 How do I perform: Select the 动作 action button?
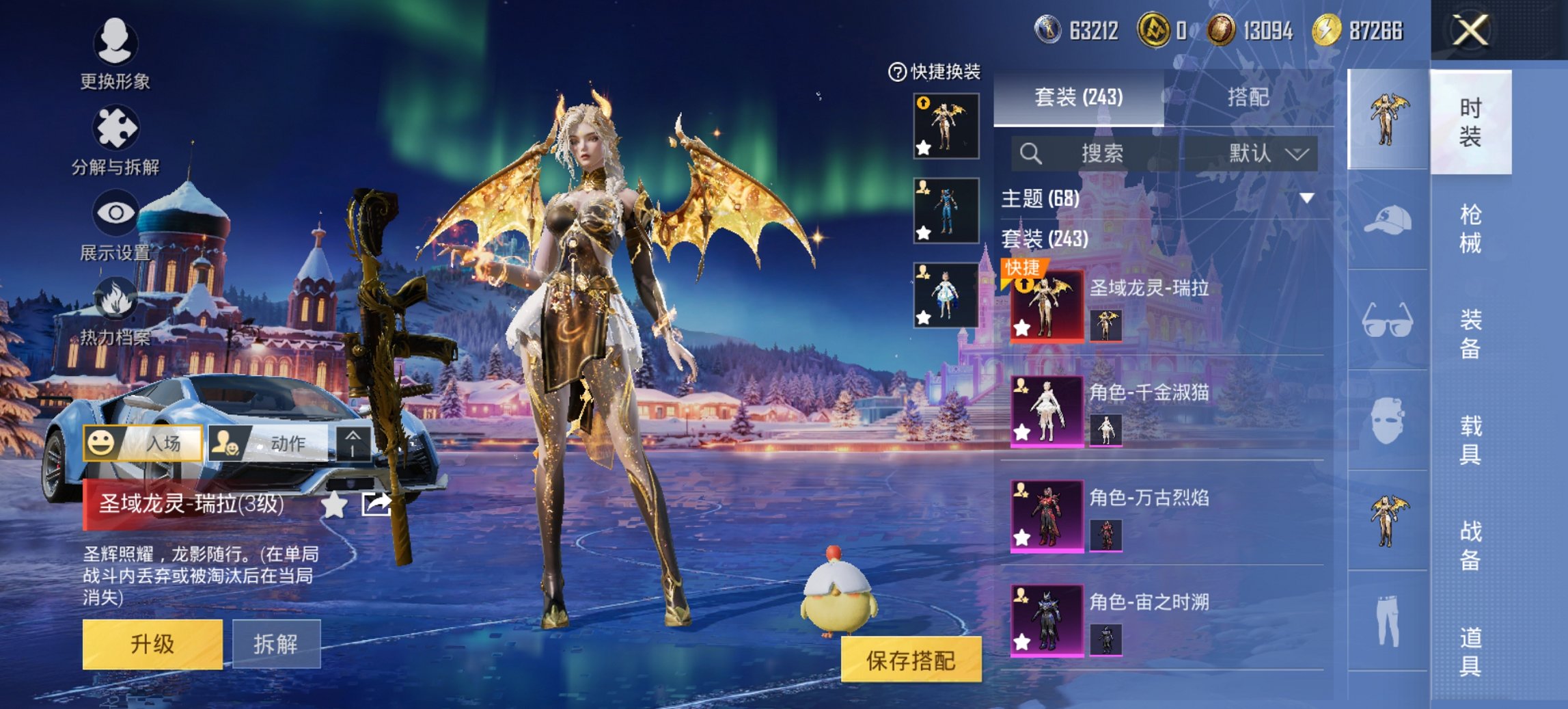271,443
